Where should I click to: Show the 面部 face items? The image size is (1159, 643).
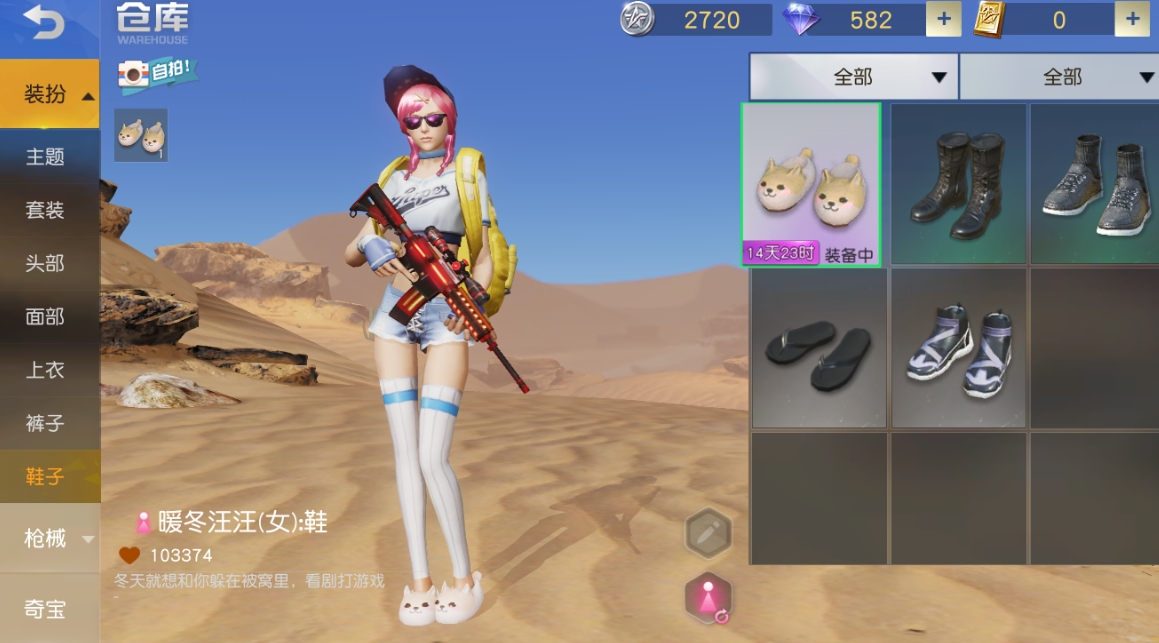(x=45, y=317)
